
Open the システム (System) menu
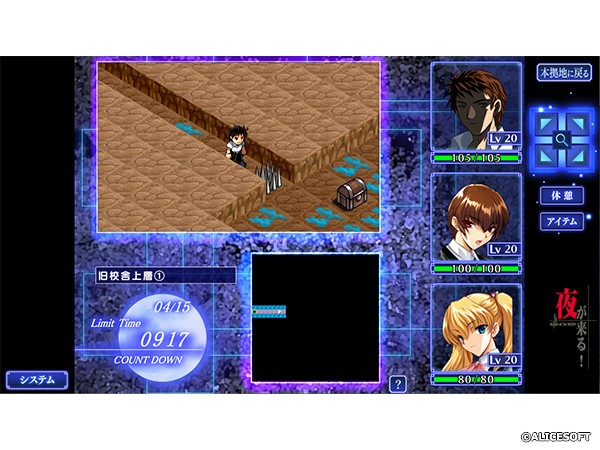point(38,380)
